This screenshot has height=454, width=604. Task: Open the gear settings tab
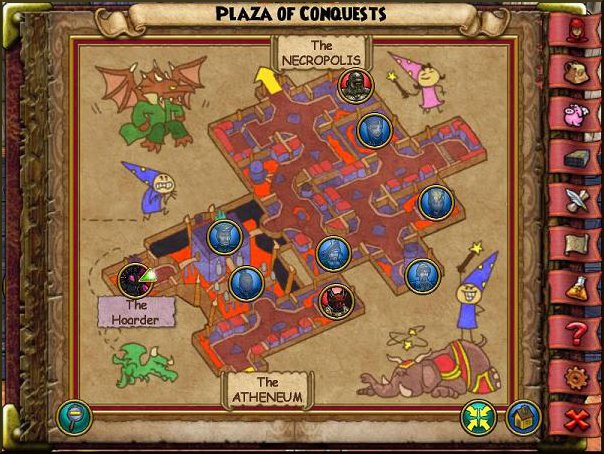click(x=575, y=377)
